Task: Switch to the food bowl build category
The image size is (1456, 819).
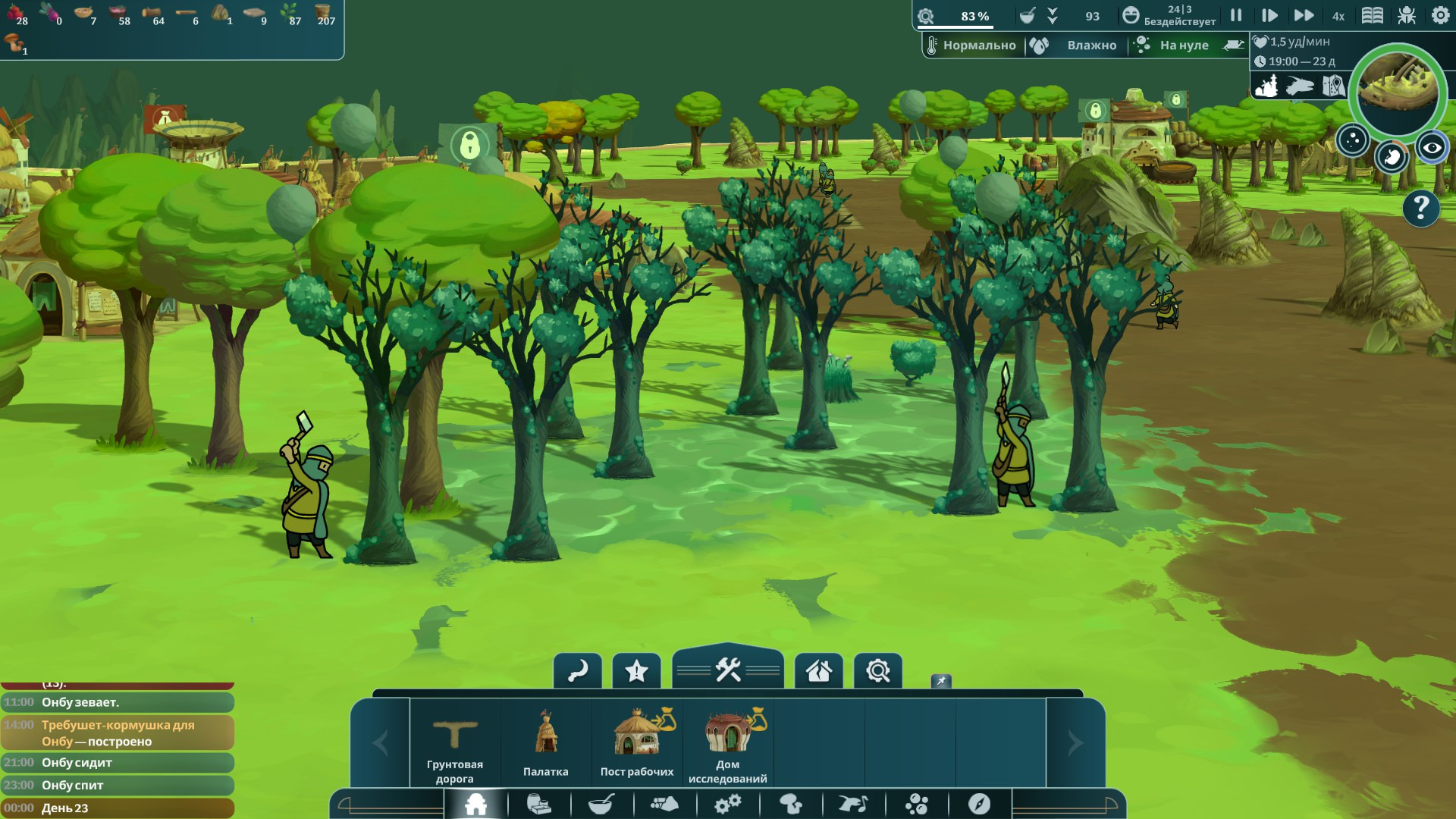Action: (601, 804)
